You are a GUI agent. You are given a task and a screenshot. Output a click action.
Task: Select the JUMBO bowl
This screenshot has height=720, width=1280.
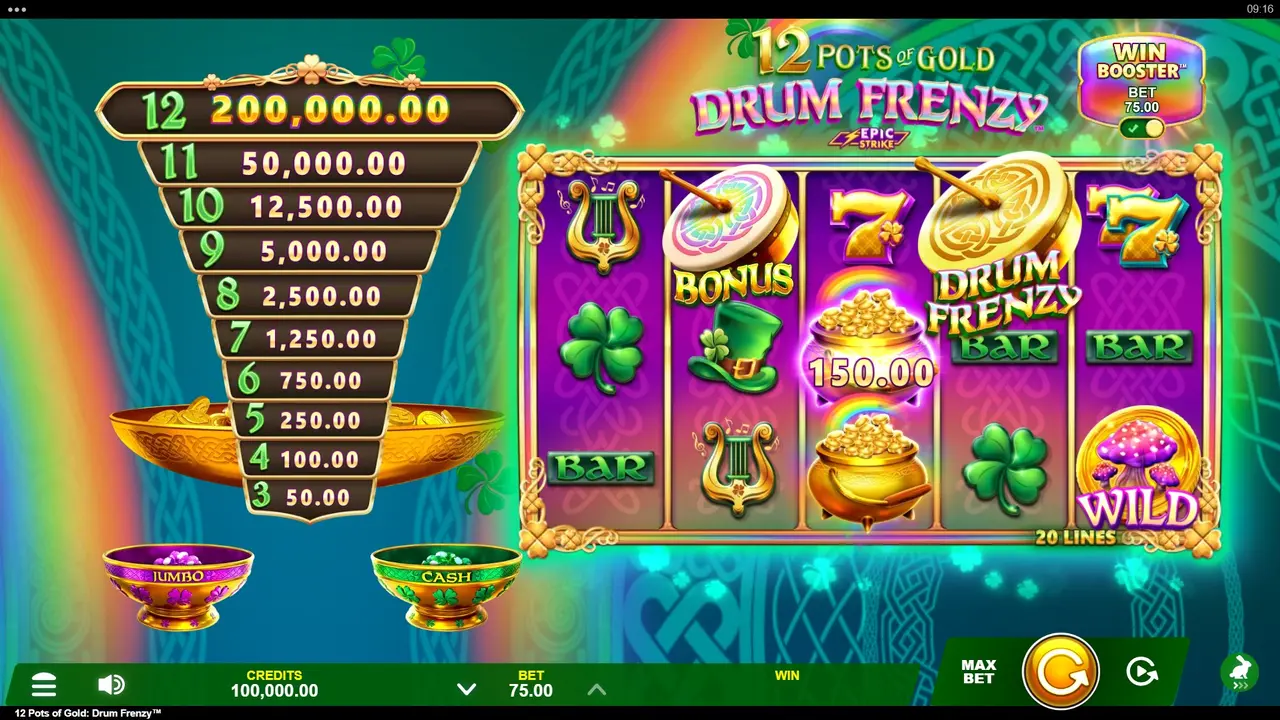178,585
